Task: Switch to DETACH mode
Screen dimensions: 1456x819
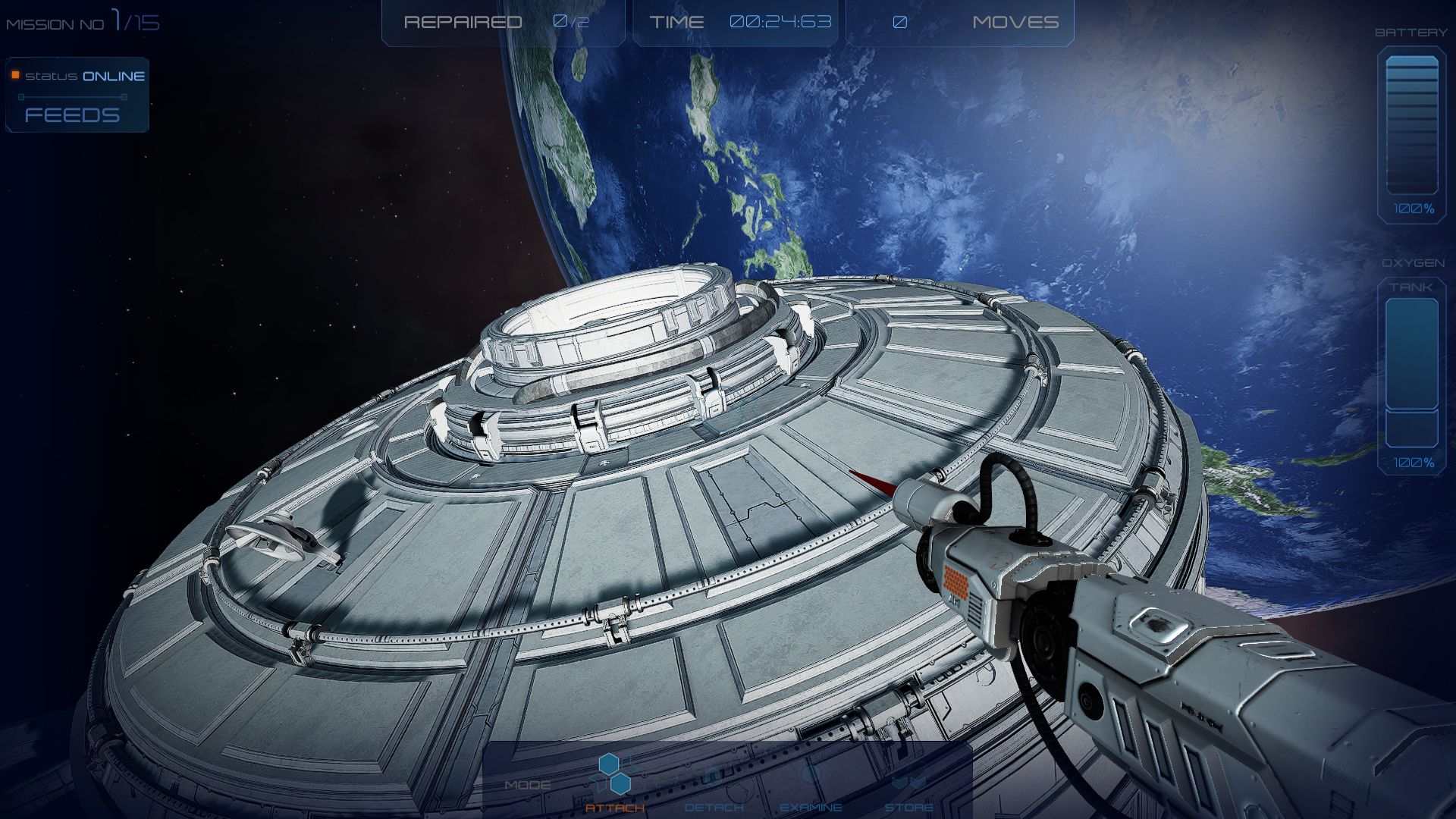Action: (x=714, y=789)
